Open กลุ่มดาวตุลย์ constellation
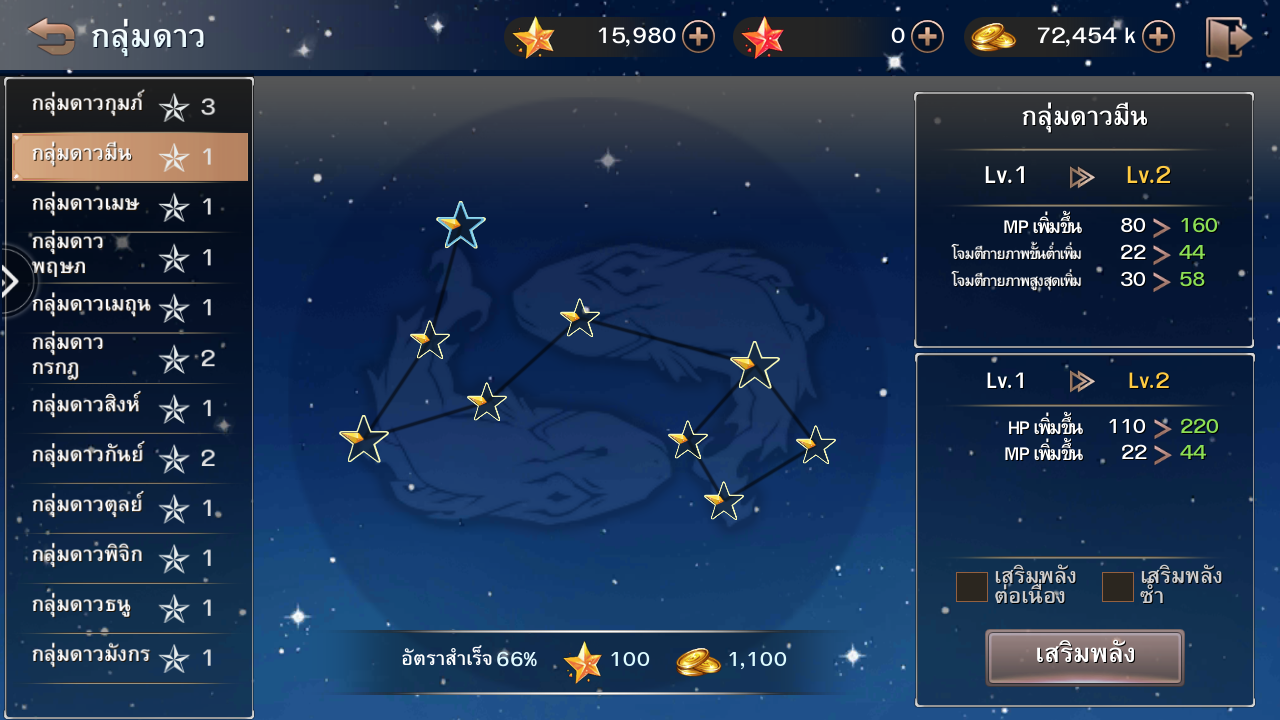This screenshot has width=1280, height=720. (129, 508)
